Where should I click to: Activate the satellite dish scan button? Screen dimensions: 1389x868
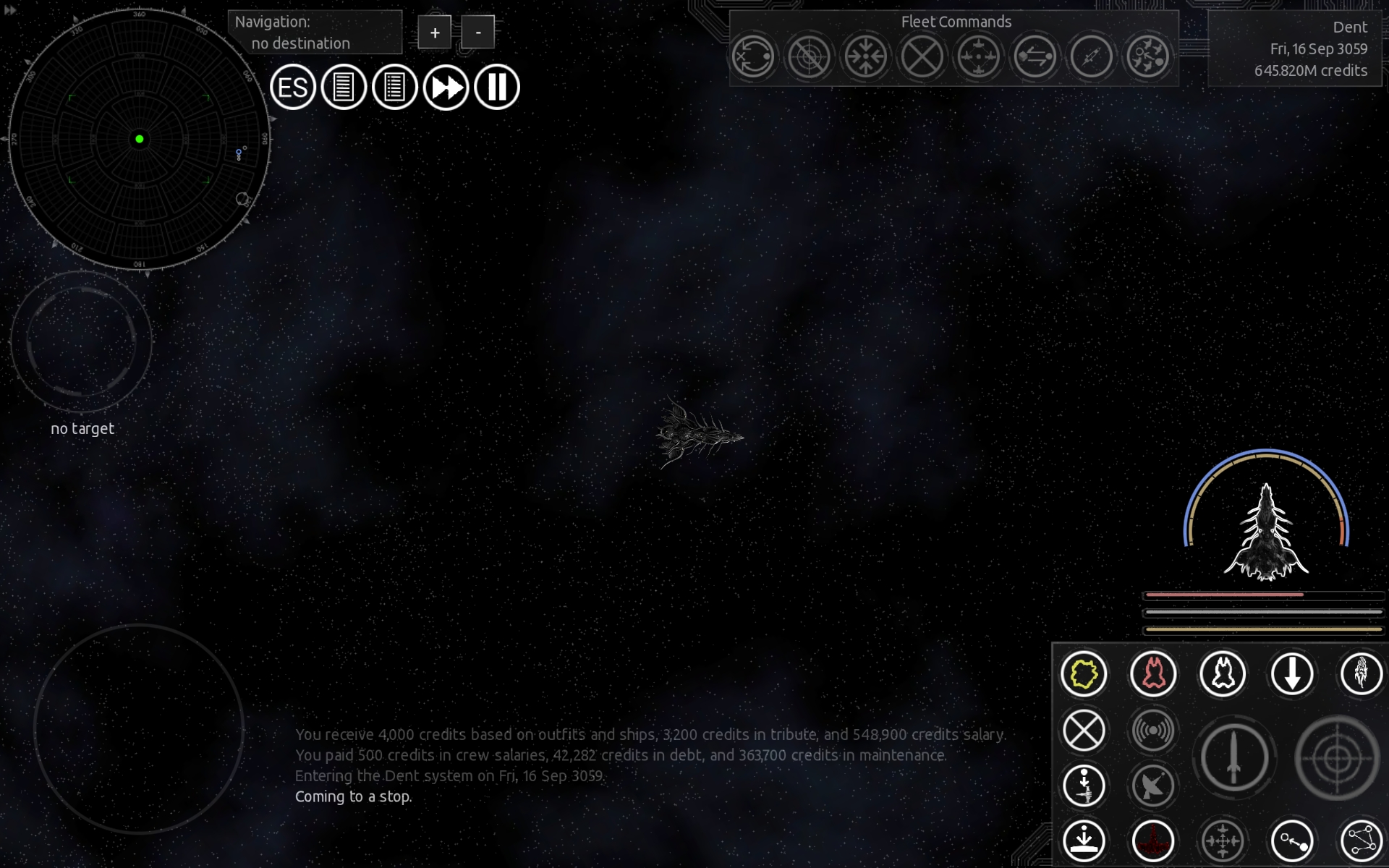pos(1153,786)
